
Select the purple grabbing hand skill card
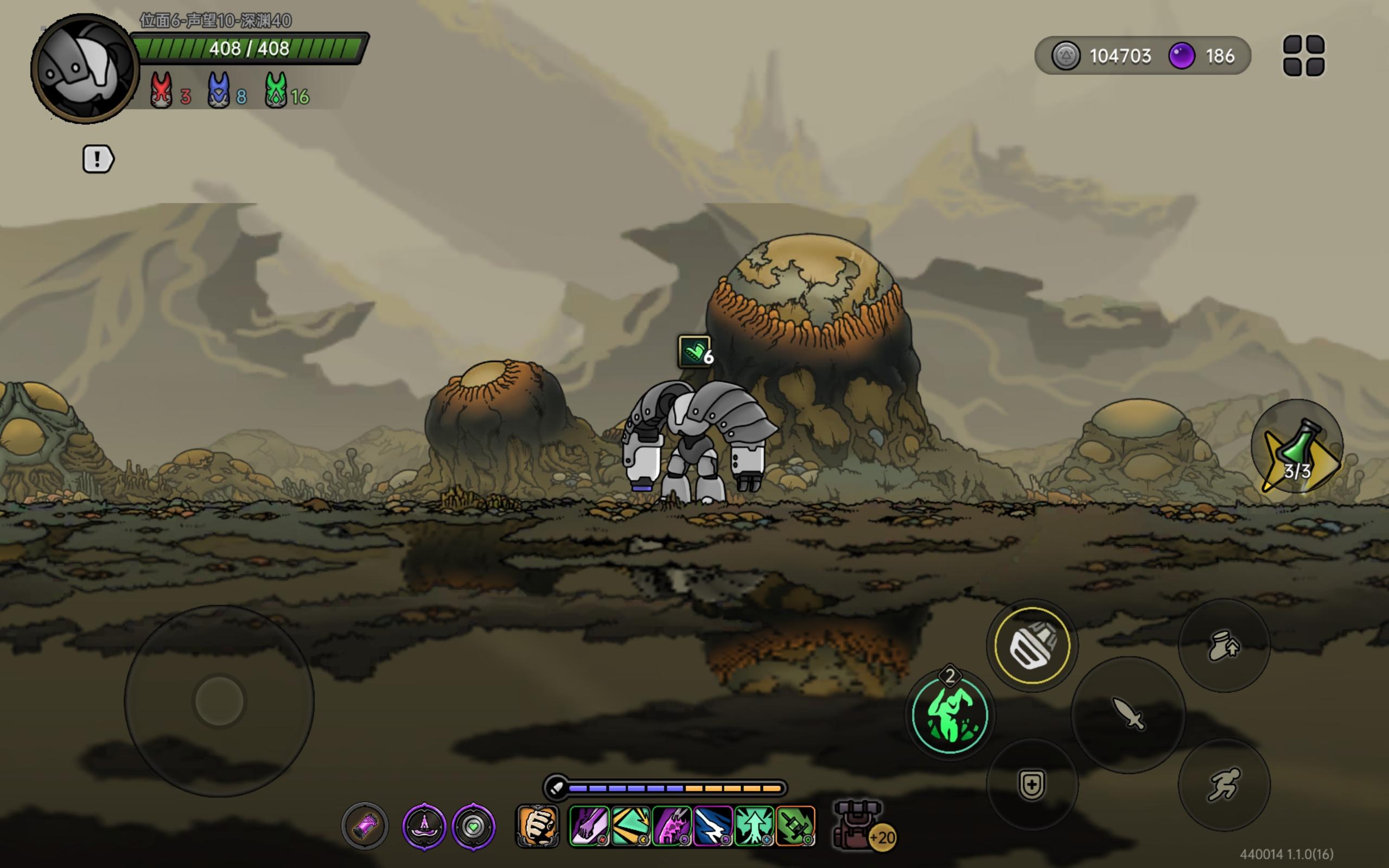click(589, 827)
